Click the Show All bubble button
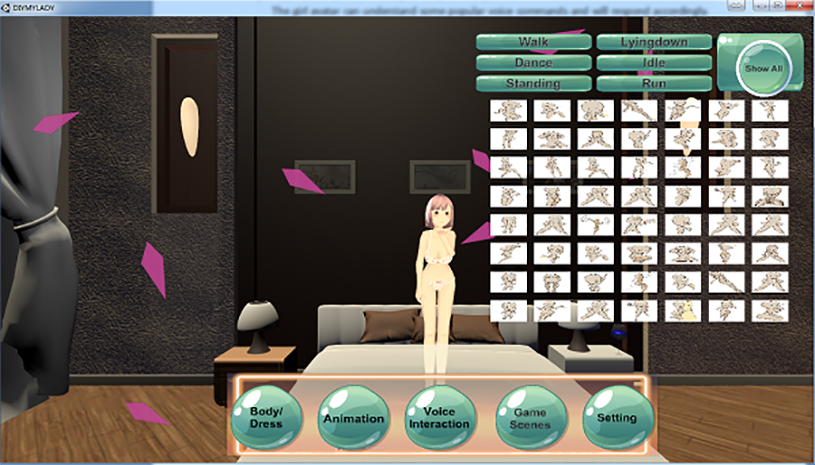This screenshot has height=465, width=815. (764, 68)
